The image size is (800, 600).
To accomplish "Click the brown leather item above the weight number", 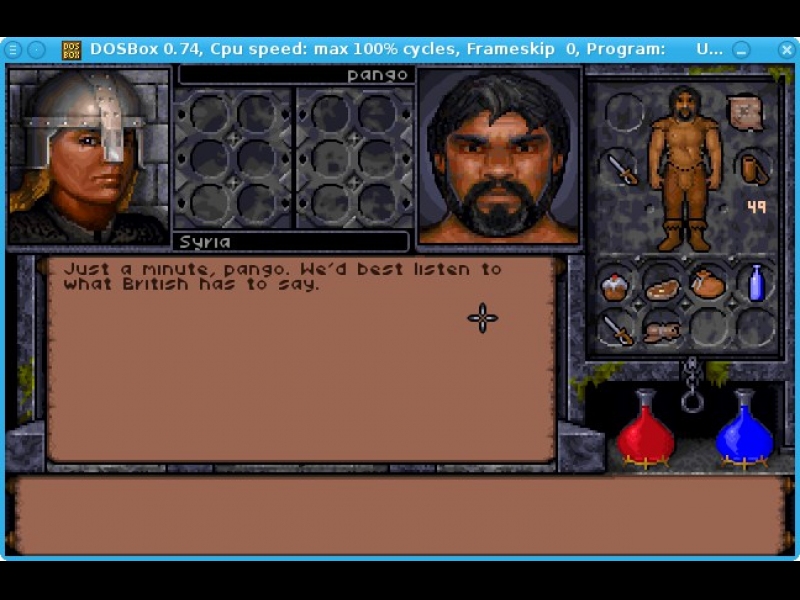I will [x=753, y=168].
